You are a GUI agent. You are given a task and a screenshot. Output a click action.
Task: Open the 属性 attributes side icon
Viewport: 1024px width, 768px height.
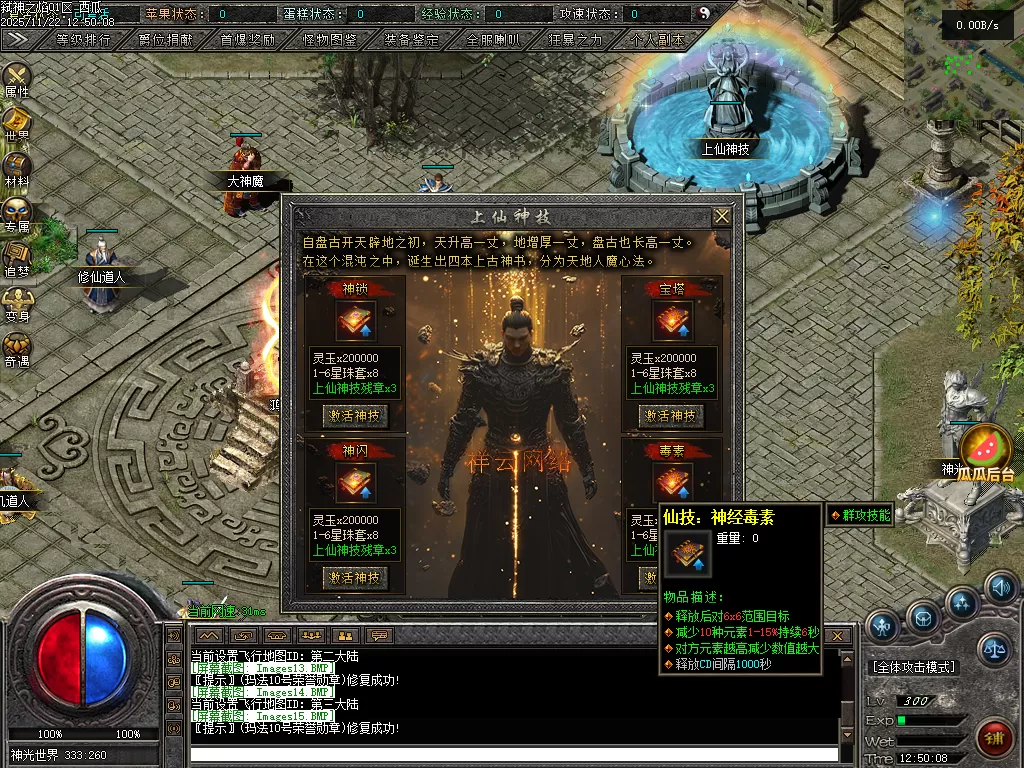click(17, 79)
